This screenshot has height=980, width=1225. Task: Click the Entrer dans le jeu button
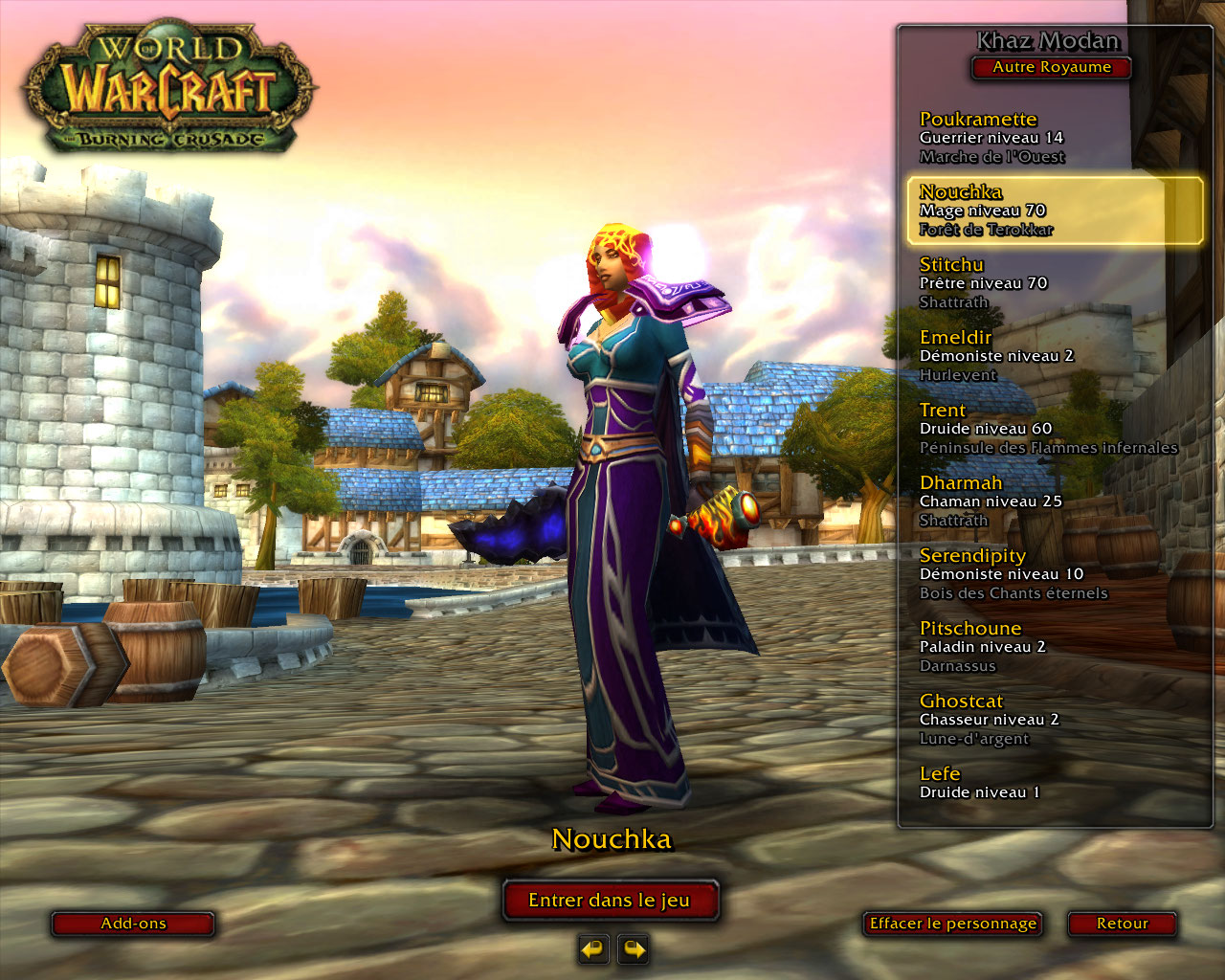[x=610, y=901]
